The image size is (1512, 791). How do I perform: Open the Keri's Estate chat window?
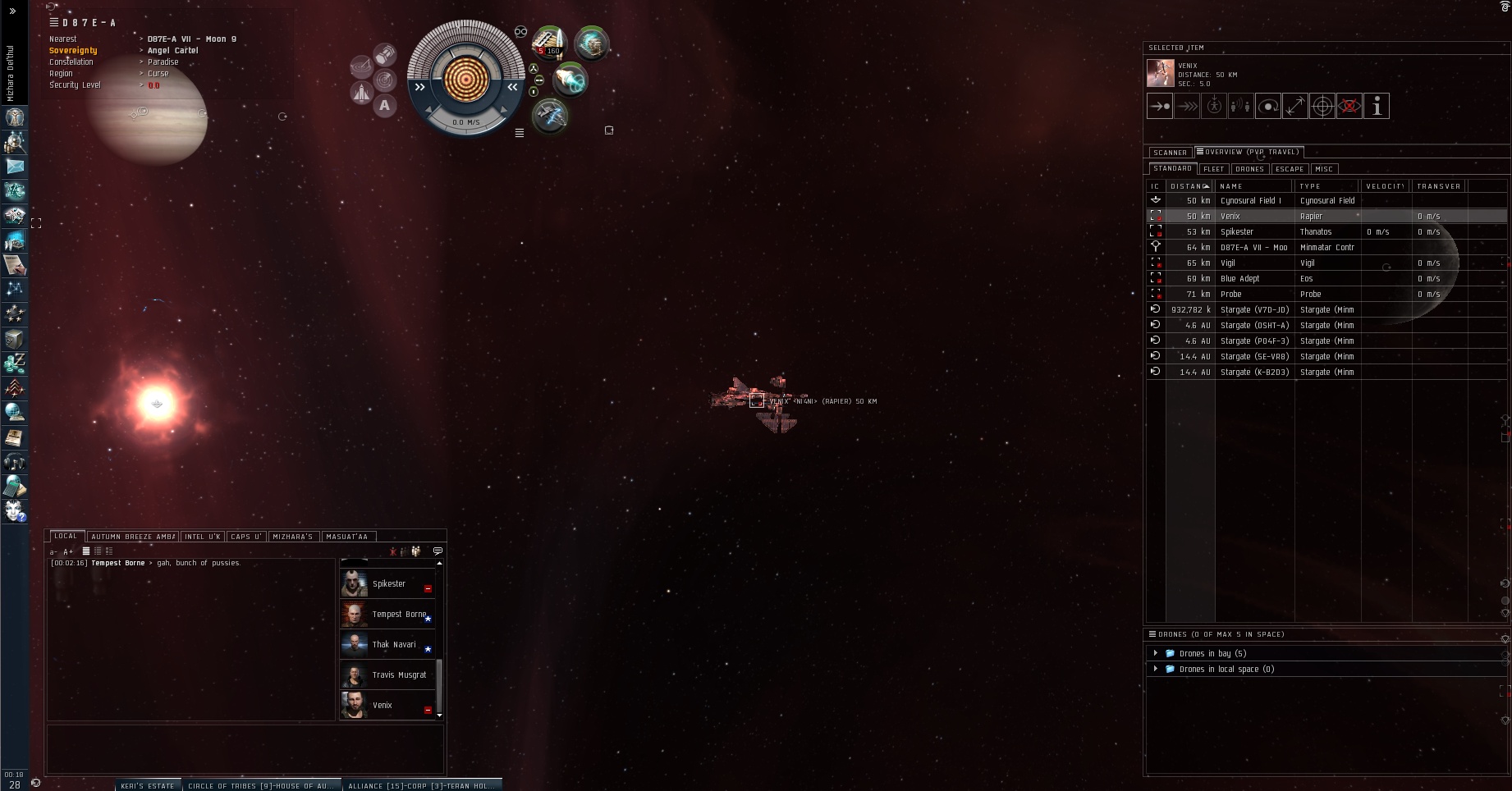click(x=148, y=785)
